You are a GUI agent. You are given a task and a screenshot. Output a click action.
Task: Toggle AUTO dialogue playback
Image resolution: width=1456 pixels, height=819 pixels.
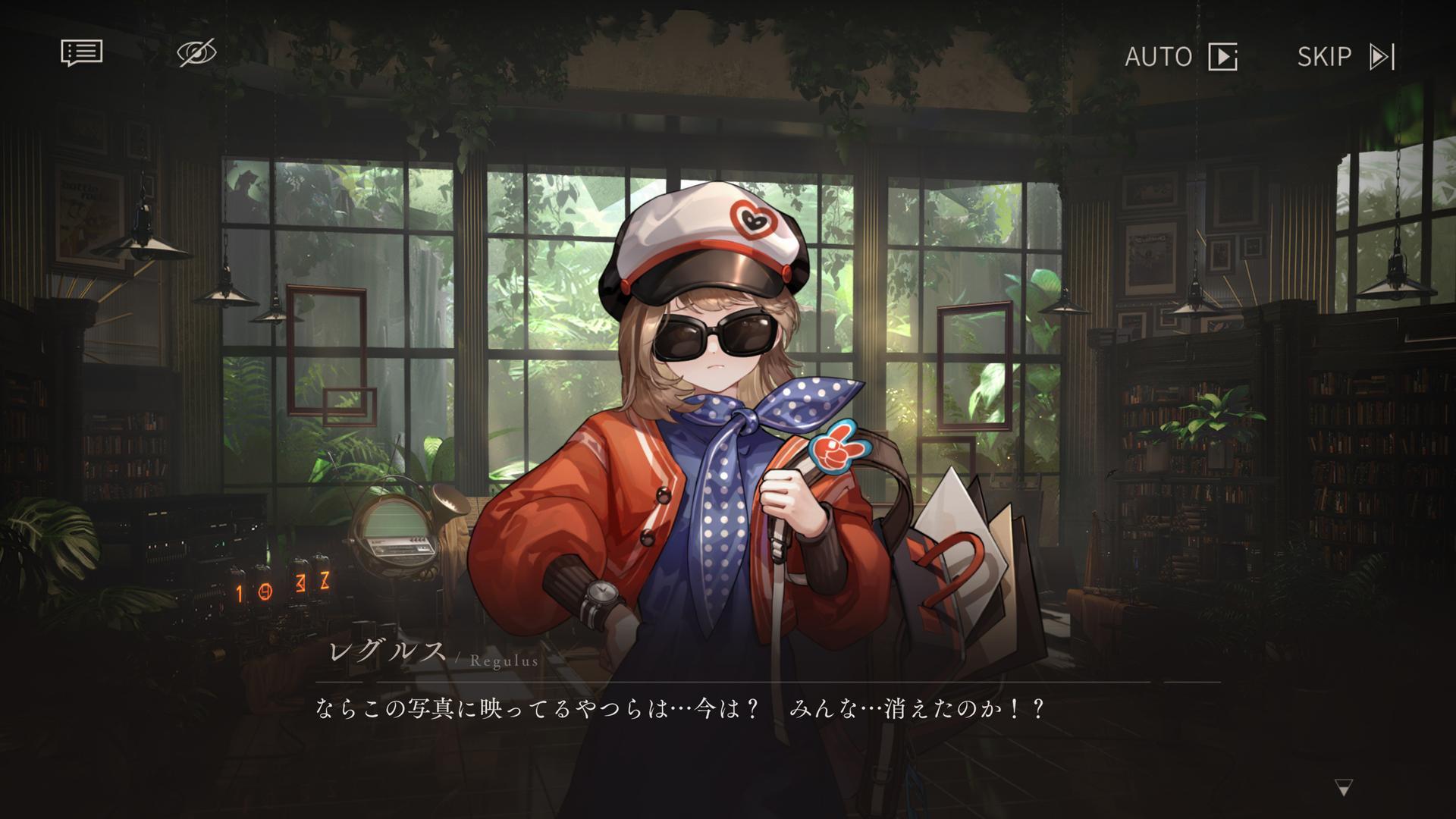click(1181, 57)
